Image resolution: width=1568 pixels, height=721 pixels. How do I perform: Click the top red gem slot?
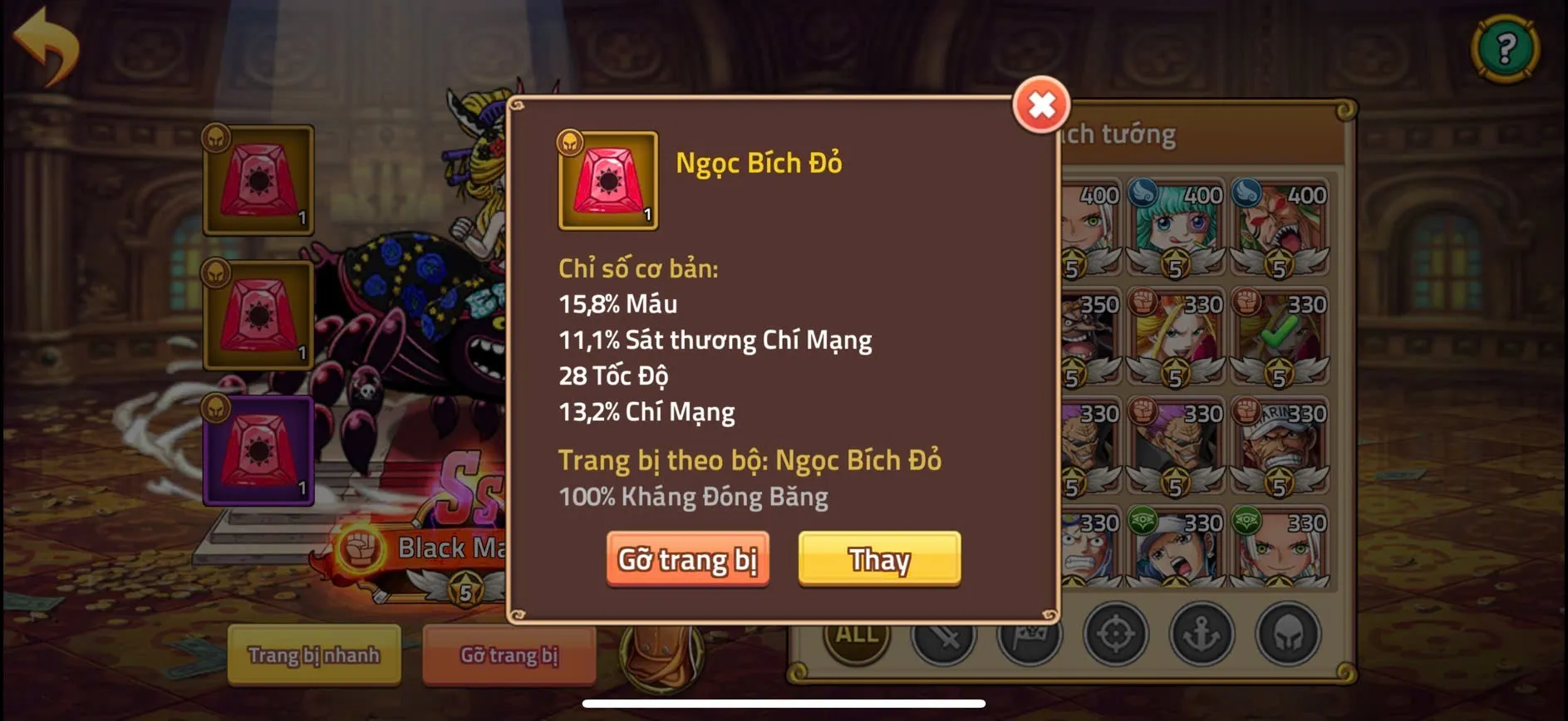point(257,179)
